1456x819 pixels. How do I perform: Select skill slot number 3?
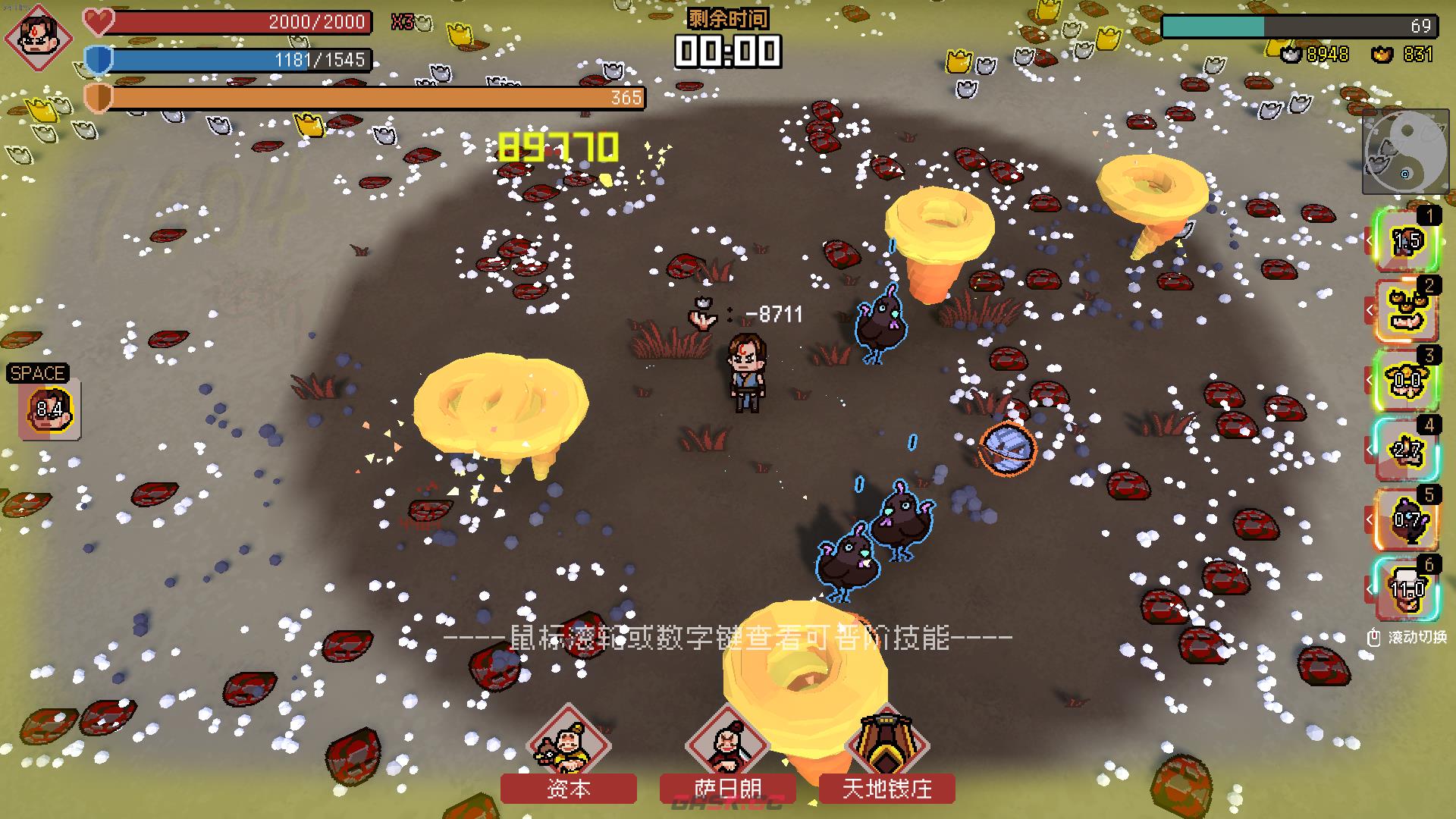coord(1407,381)
